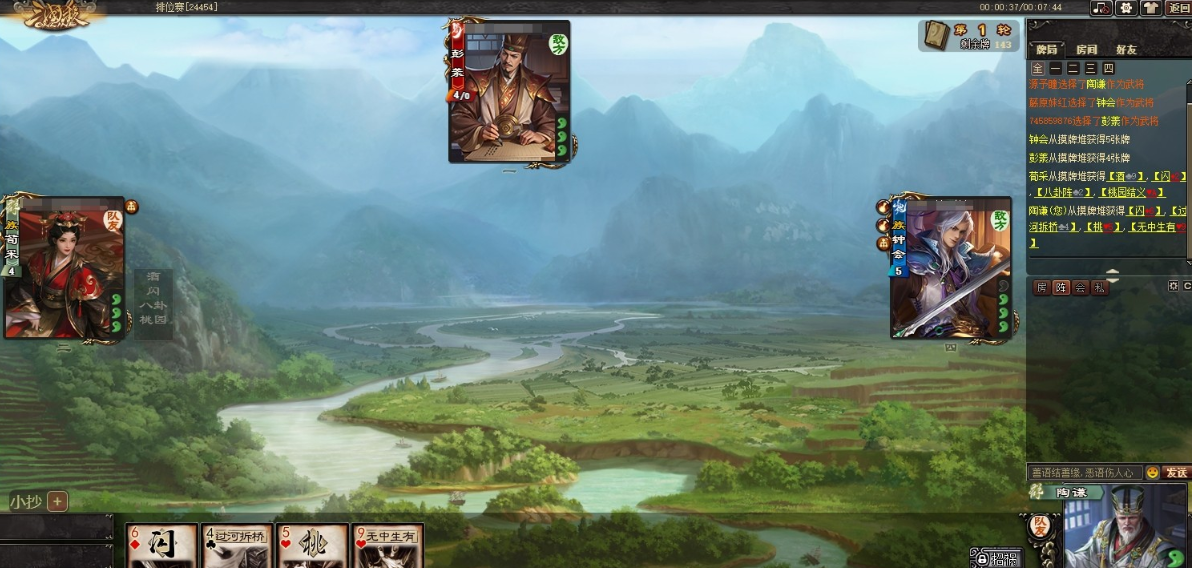Screen dimensions: 1192x568
Task: Select the 阵 chat channel button
Action: point(1061,288)
